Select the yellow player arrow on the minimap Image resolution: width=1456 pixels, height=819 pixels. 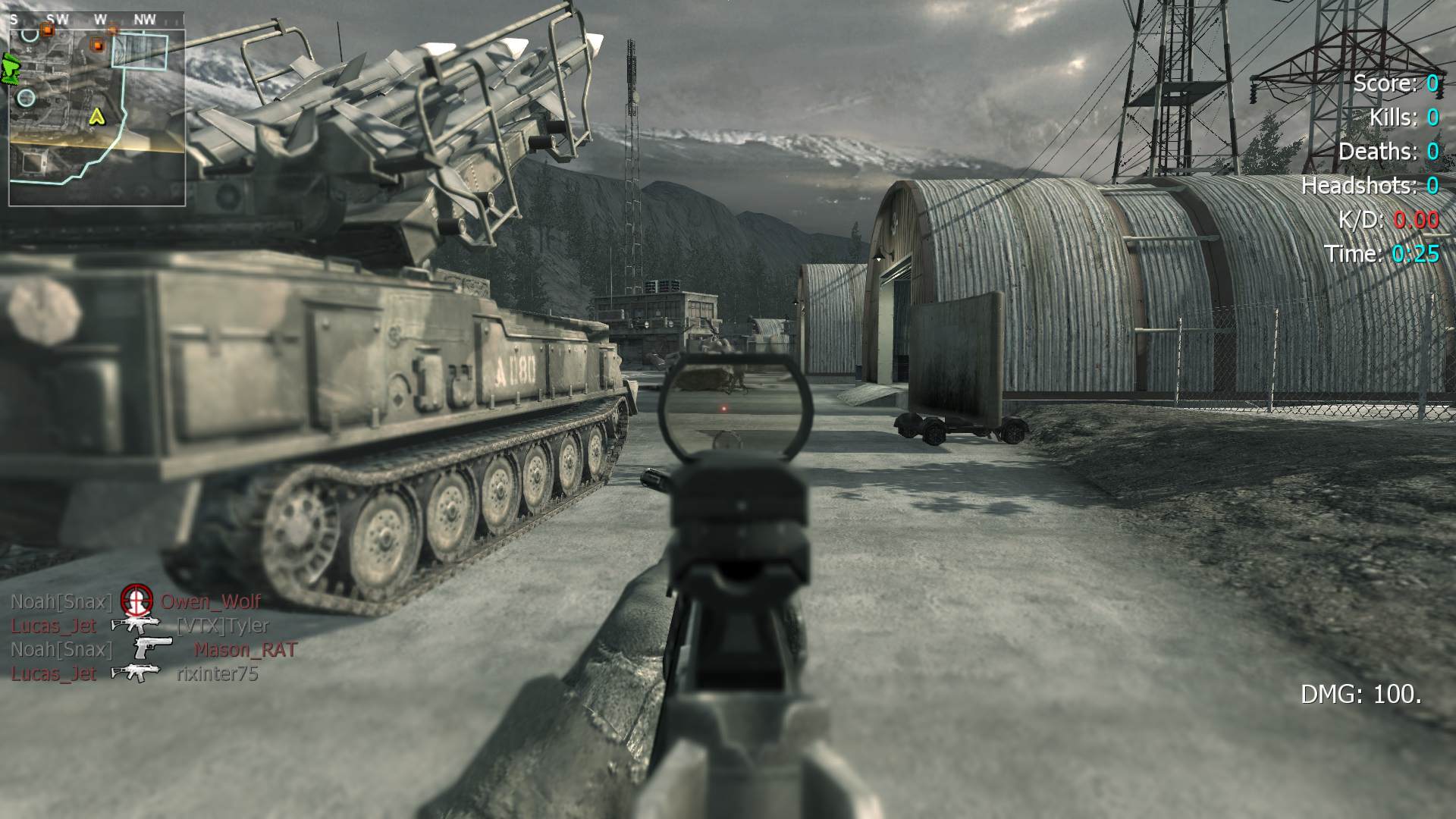pyautogui.click(x=96, y=117)
